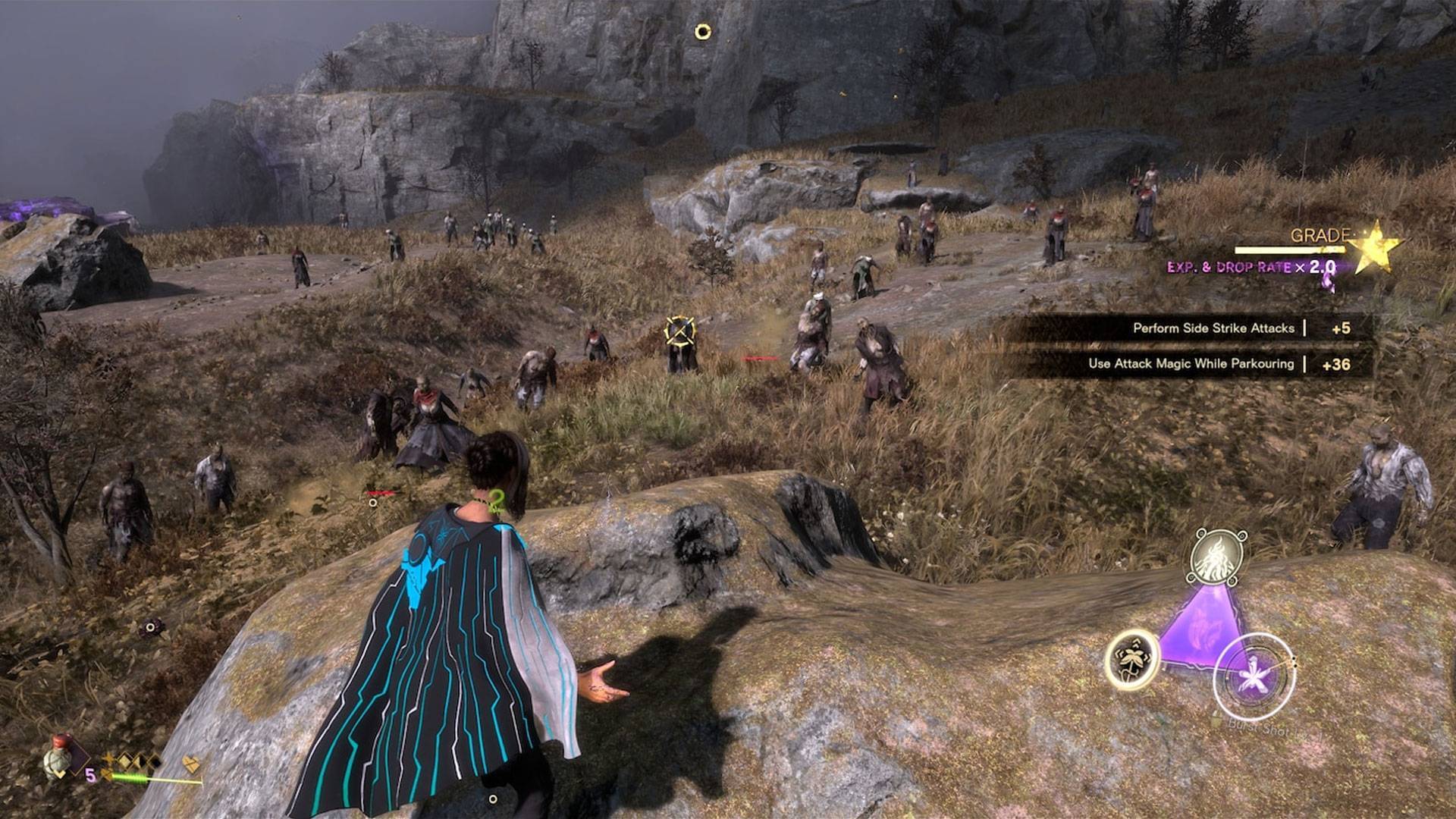1456x819 pixels.
Task: Activate the Burst Shot attack magic icon
Action: (1254, 677)
